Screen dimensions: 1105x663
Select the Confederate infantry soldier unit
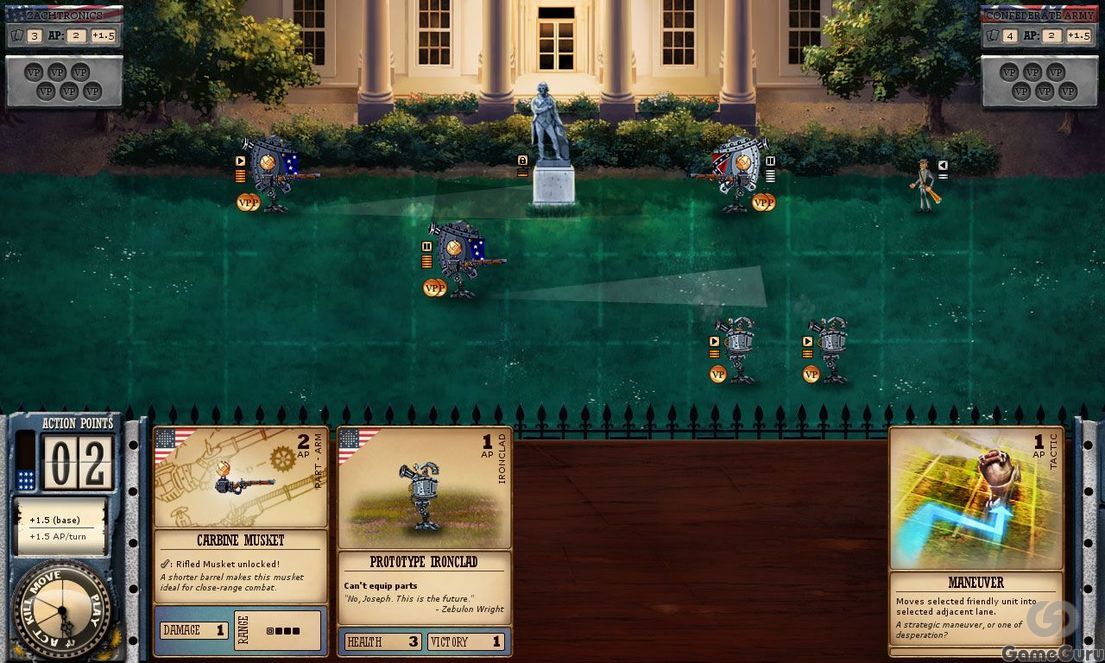click(x=924, y=185)
